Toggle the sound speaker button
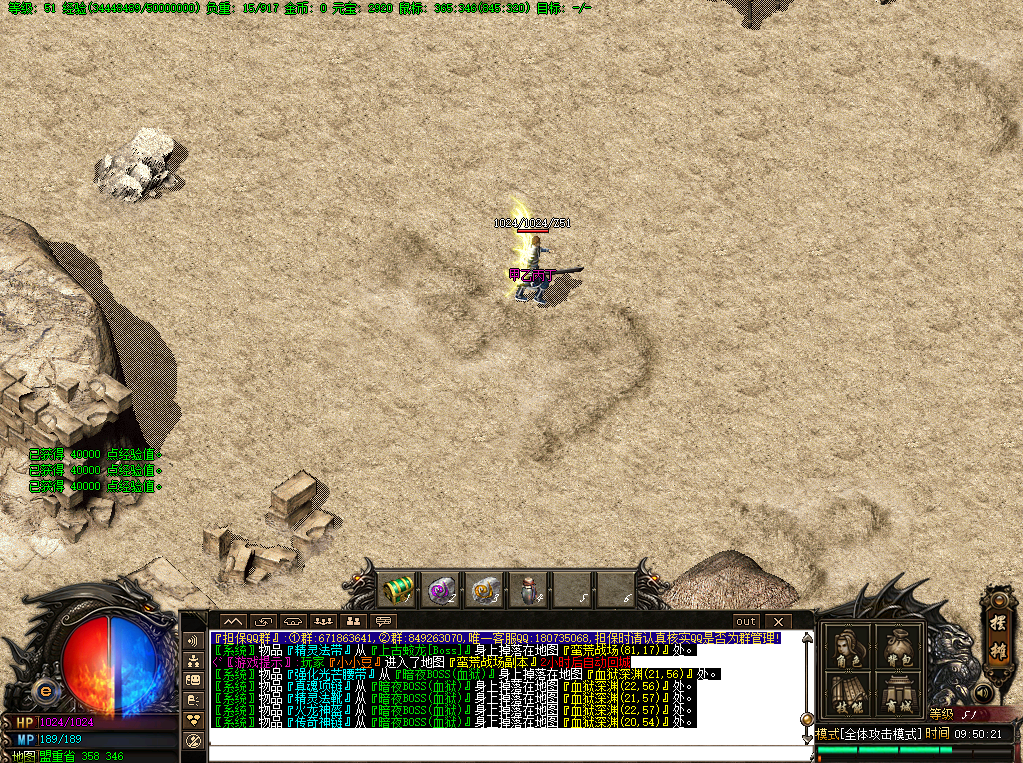Image resolution: width=1023 pixels, height=763 pixels. pos(982,693)
